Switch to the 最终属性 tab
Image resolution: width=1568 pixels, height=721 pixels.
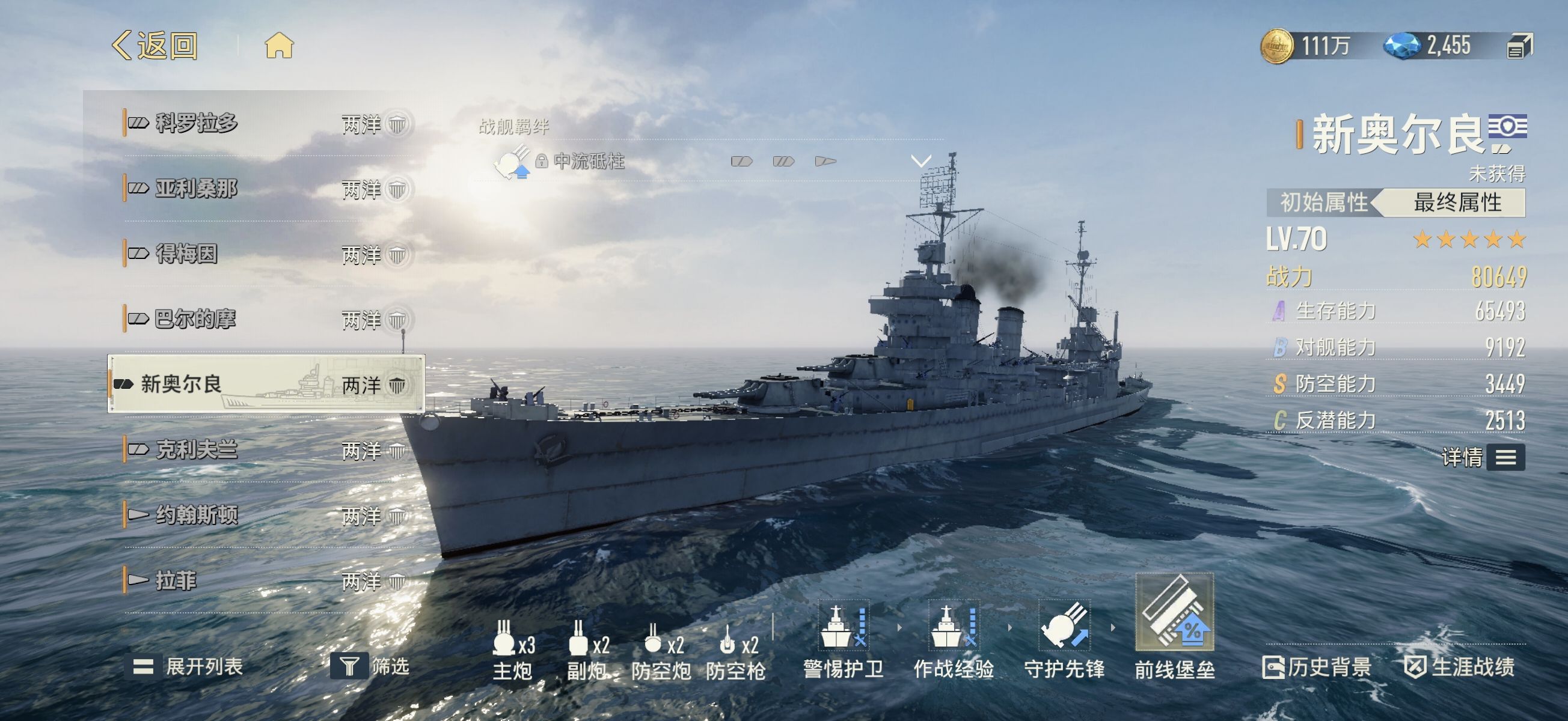(x=1457, y=202)
